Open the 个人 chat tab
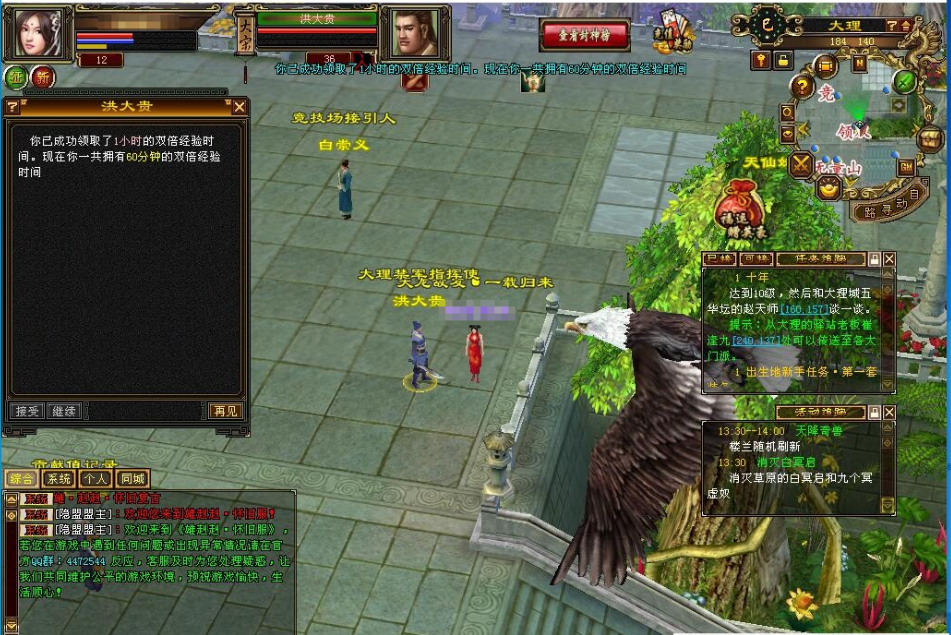 coord(95,479)
